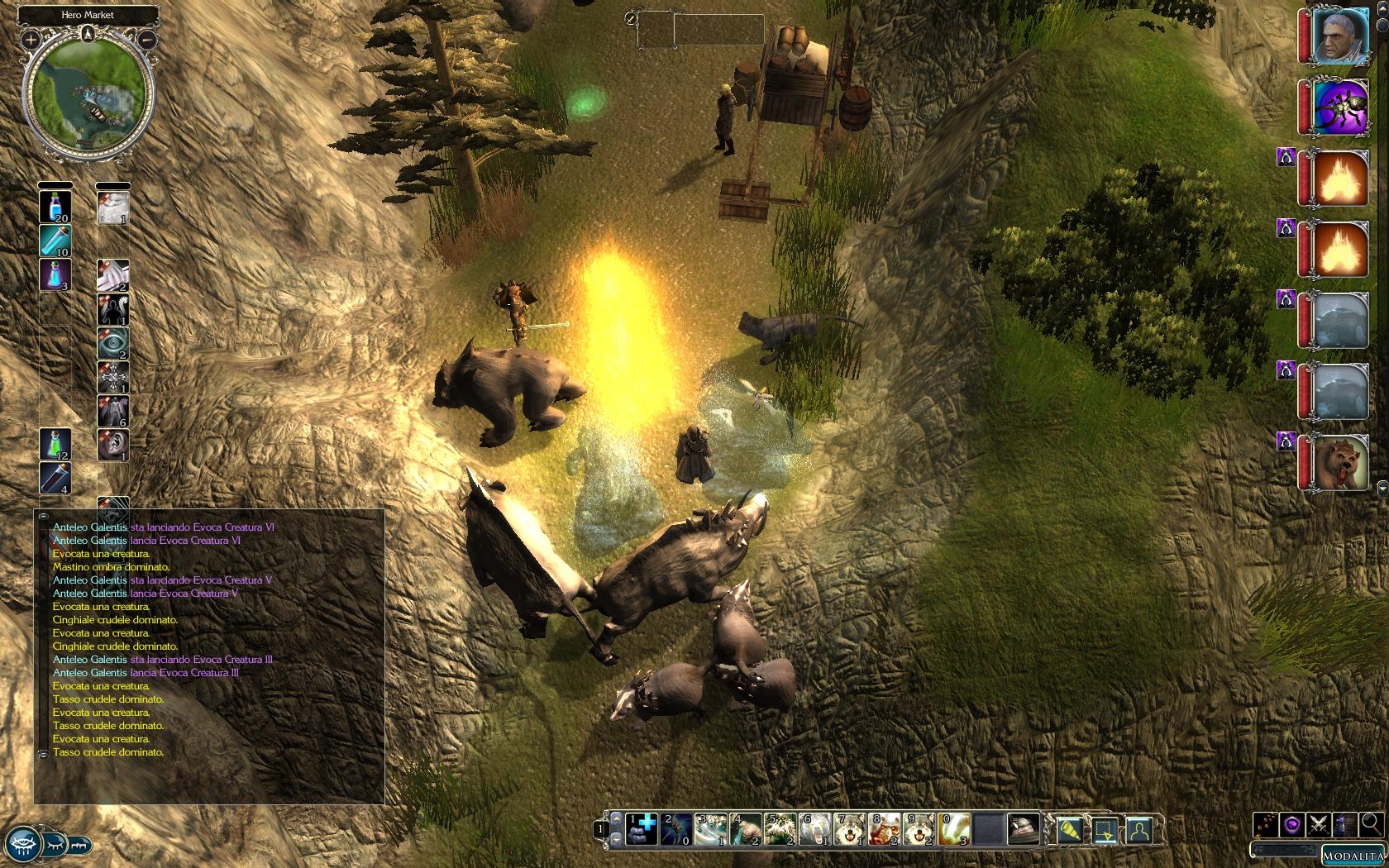
Task: Activate hotbar slot 7 wolf summon
Action: click(x=851, y=829)
